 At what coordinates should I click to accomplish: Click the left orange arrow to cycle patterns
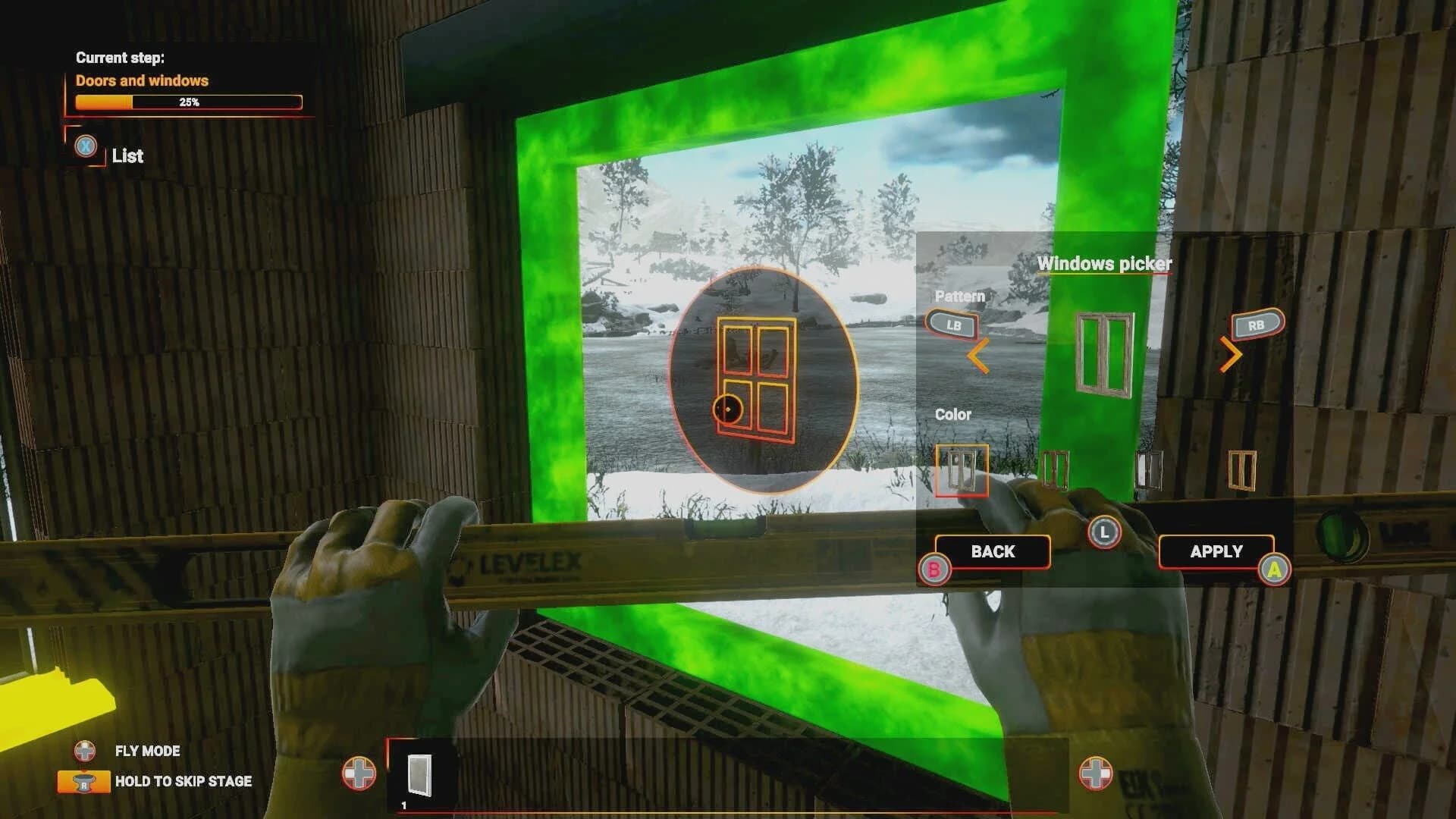click(979, 354)
